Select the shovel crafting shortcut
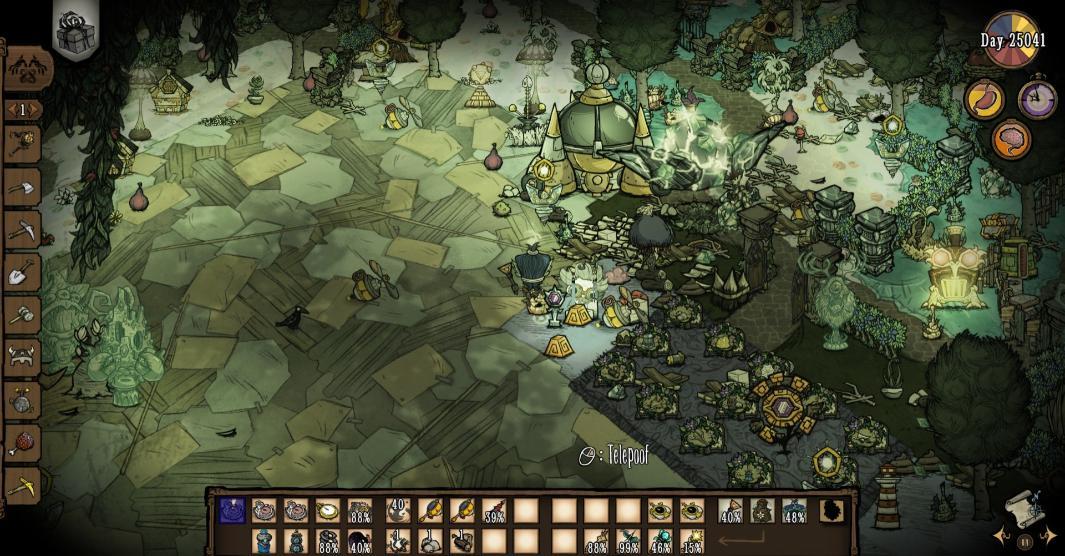The height and width of the screenshot is (556, 1065). pos(22,272)
